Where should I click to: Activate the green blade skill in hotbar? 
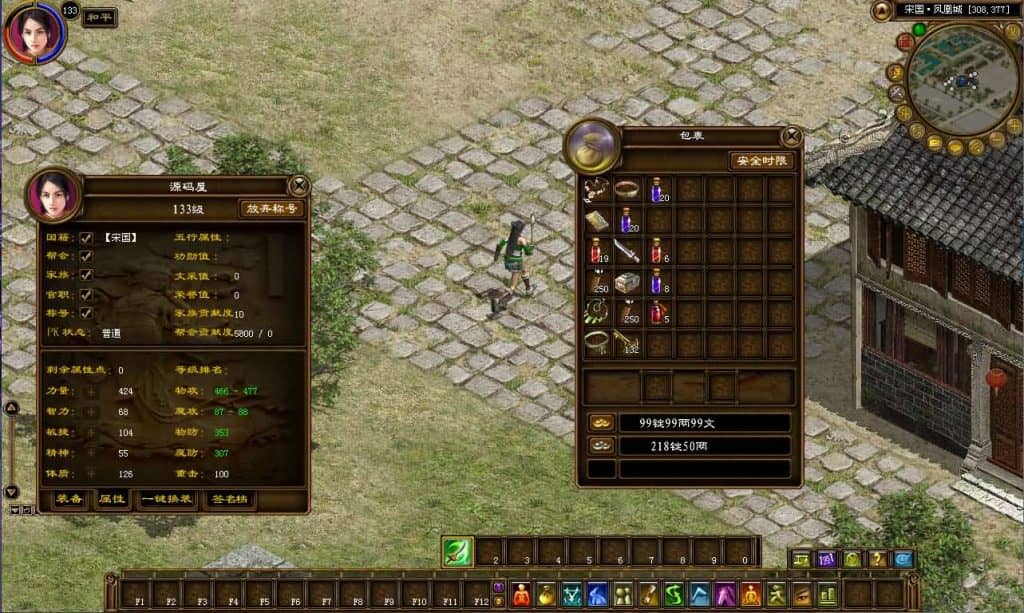tap(458, 553)
